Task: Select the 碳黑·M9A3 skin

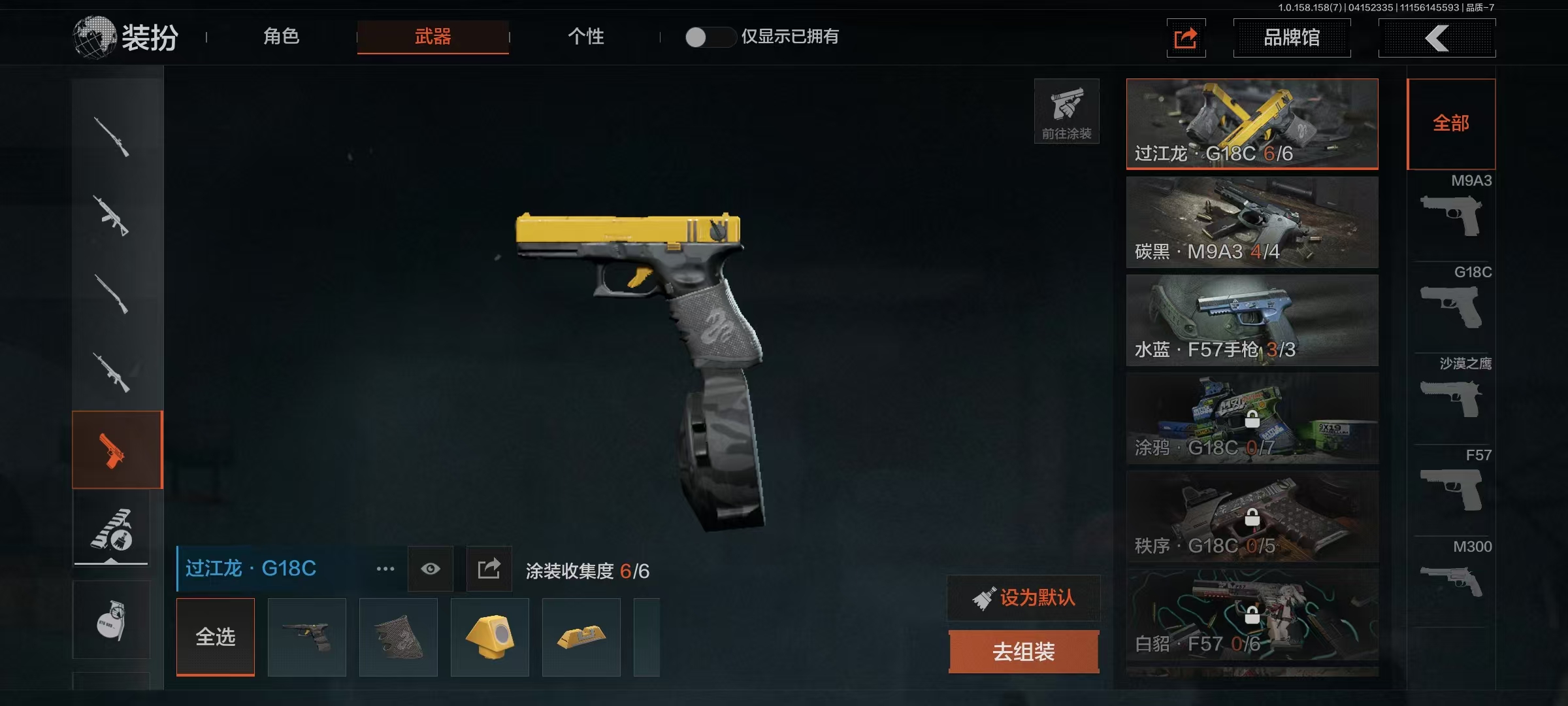Action: (1252, 222)
